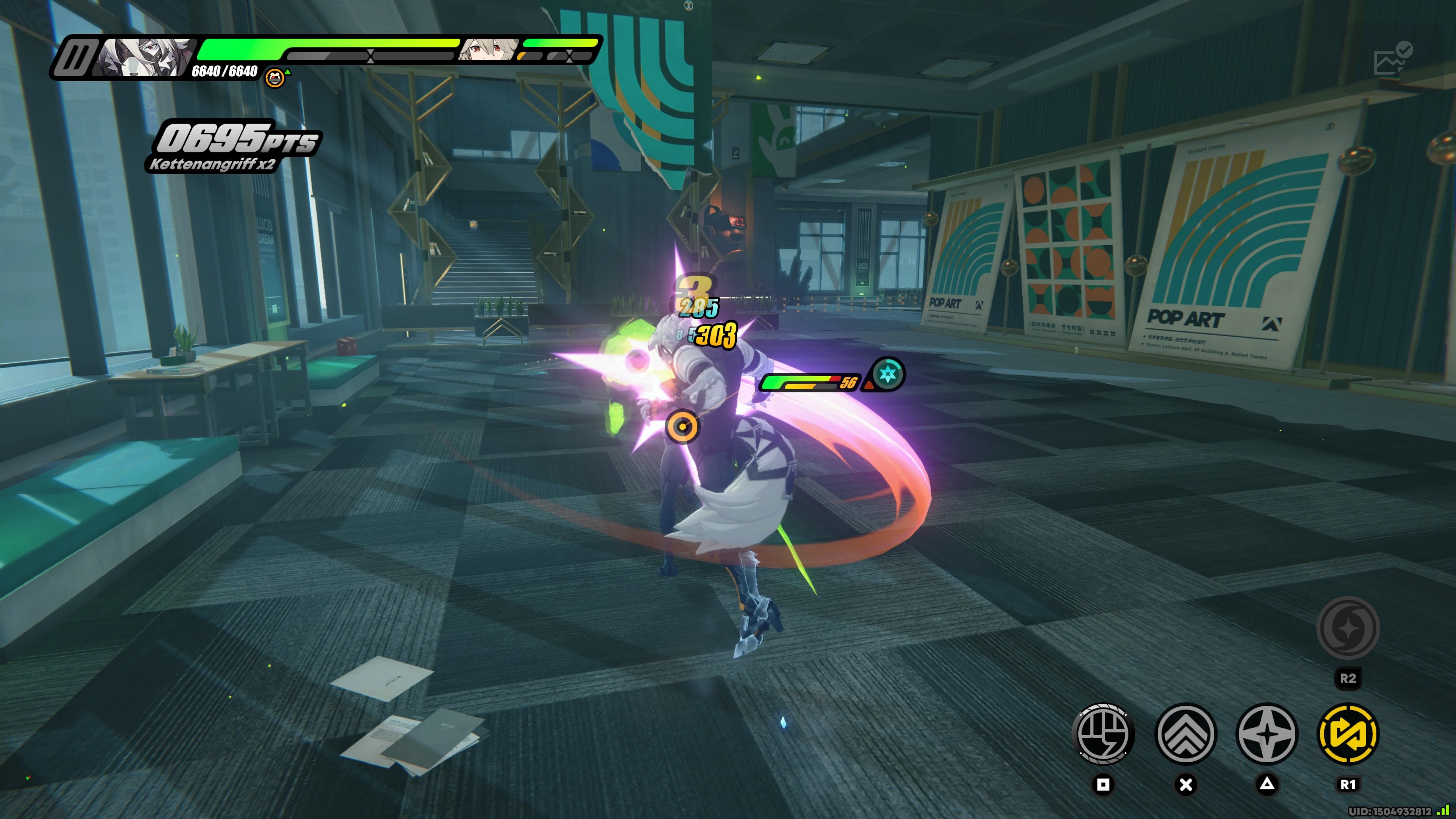
Task: Tap the grayed R2 QTE switch icon
Action: coord(1348,628)
